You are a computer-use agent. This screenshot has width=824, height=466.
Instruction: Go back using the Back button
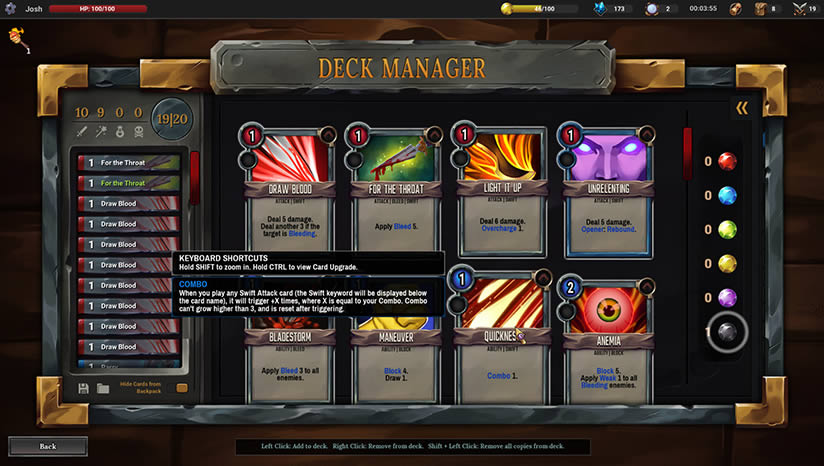[47, 446]
